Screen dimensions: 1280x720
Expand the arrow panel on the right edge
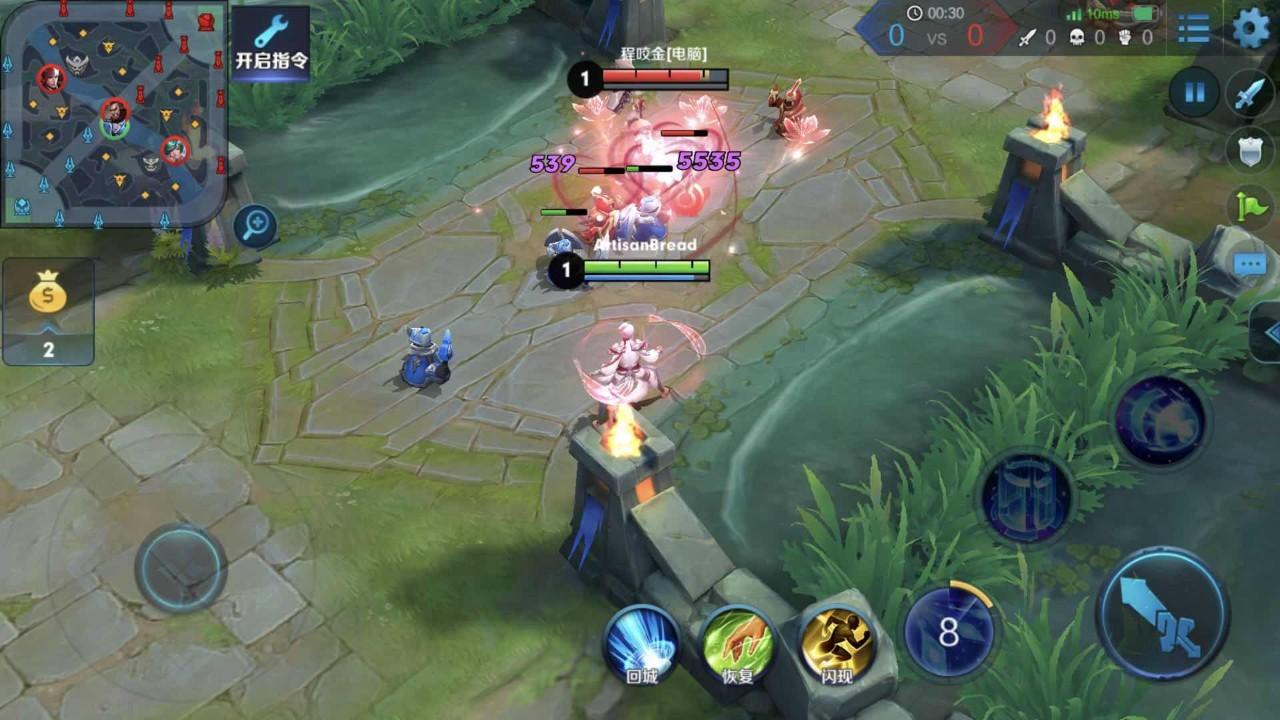pyautogui.click(x=1267, y=332)
